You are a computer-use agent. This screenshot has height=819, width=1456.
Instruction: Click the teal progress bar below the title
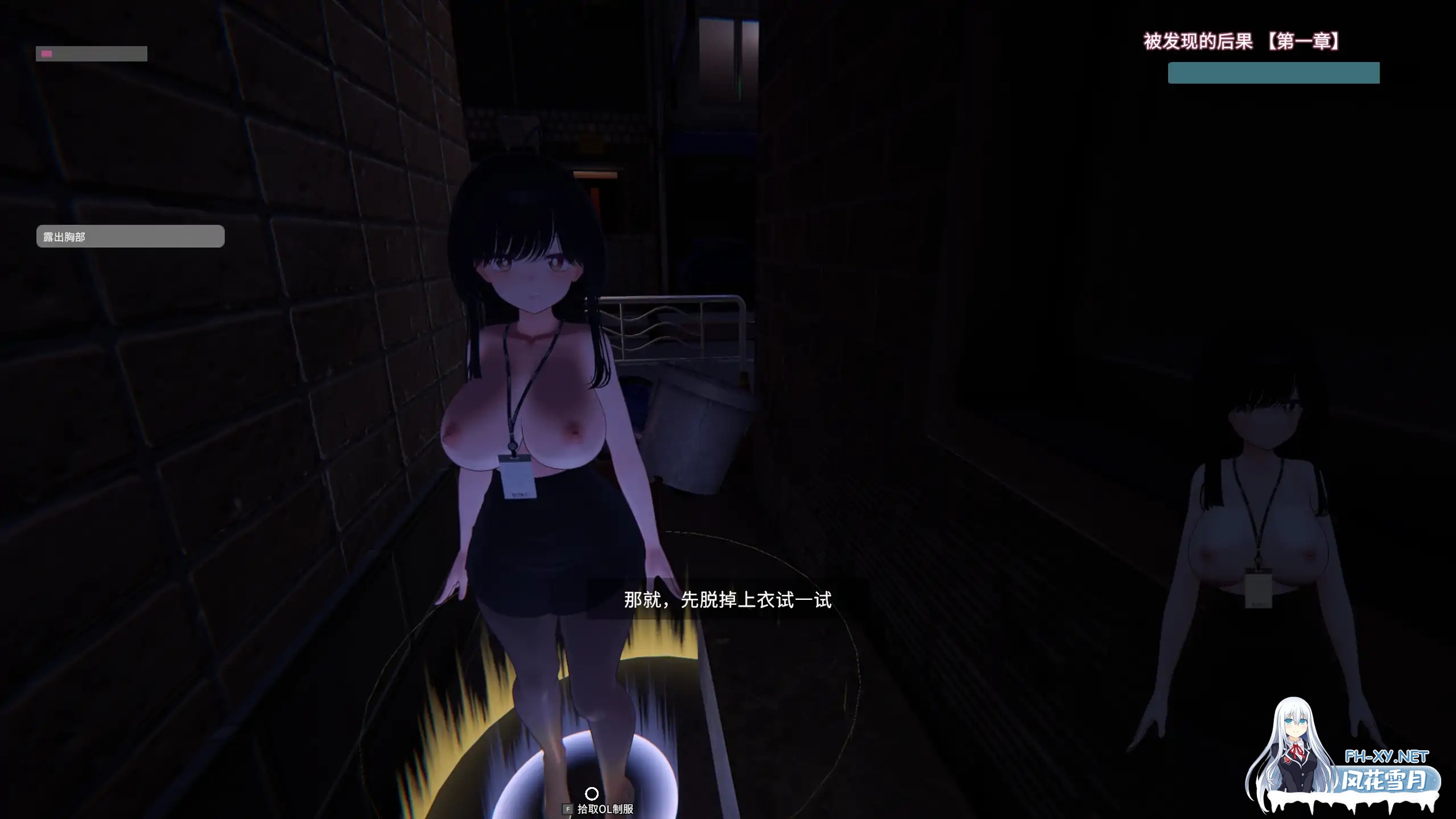(x=1273, y=72)
